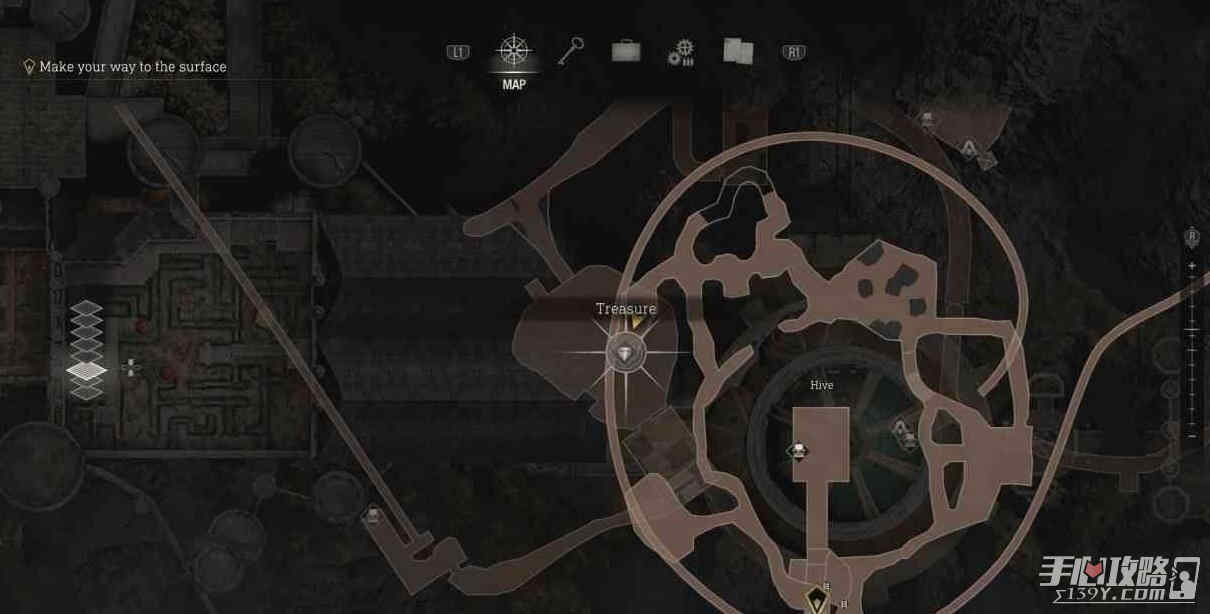The image size is (1210, 614).
Task: Select the compass Map tab
Action: click(x=514, y=51)
